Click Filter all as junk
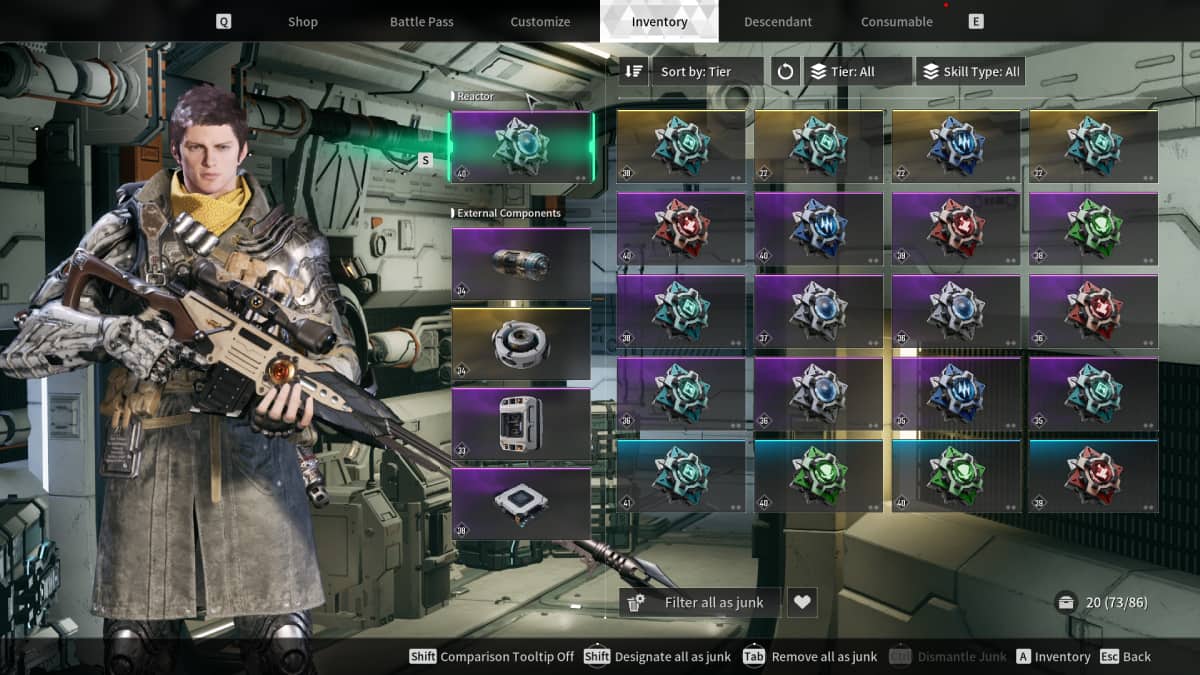Screen dimensions: 1200x675 tap(700, 602)
